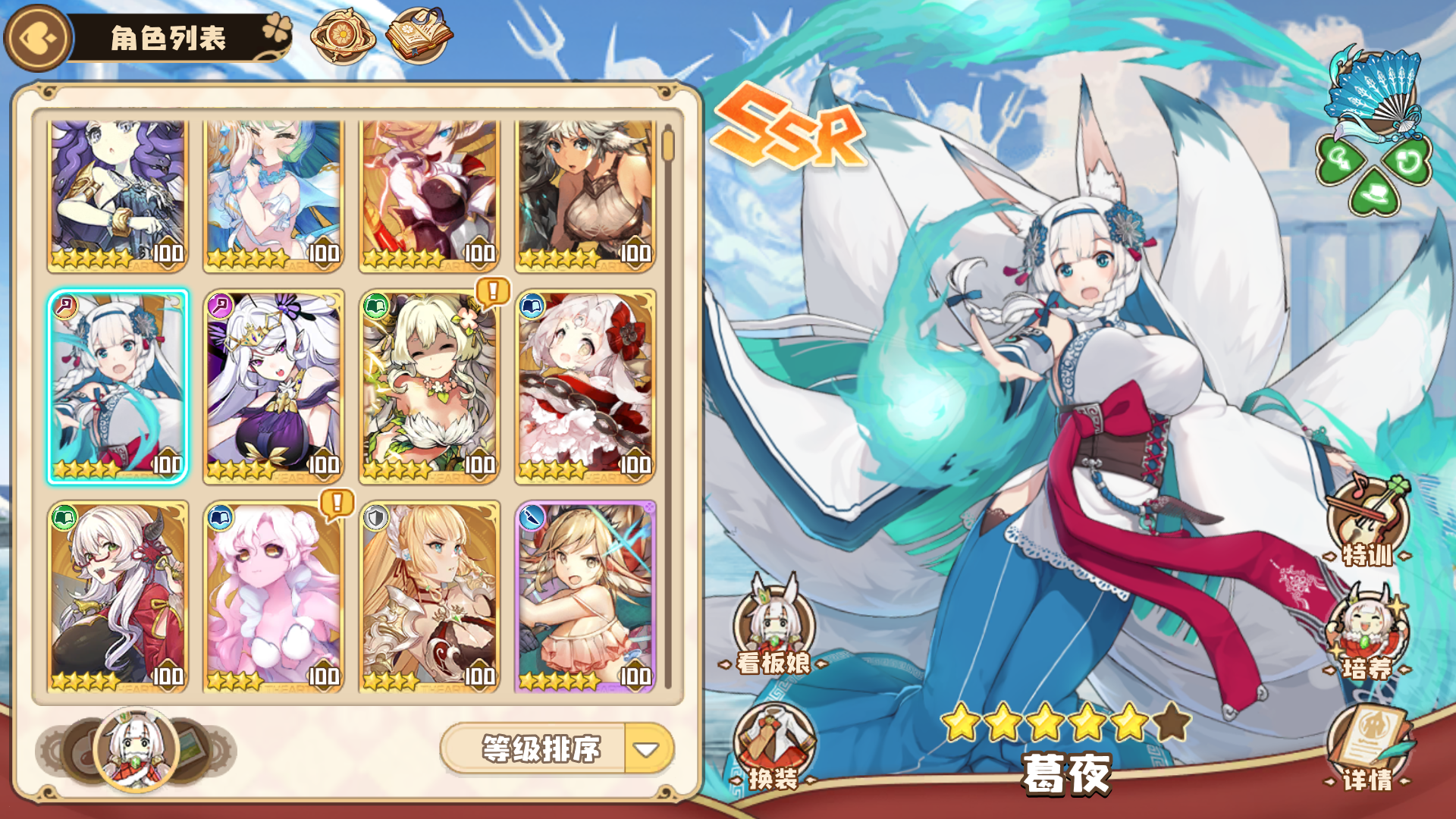This screenshot has width=1456, height=819.
Task: Open the ornate book handbook icon
Action: tap(418, 34)
